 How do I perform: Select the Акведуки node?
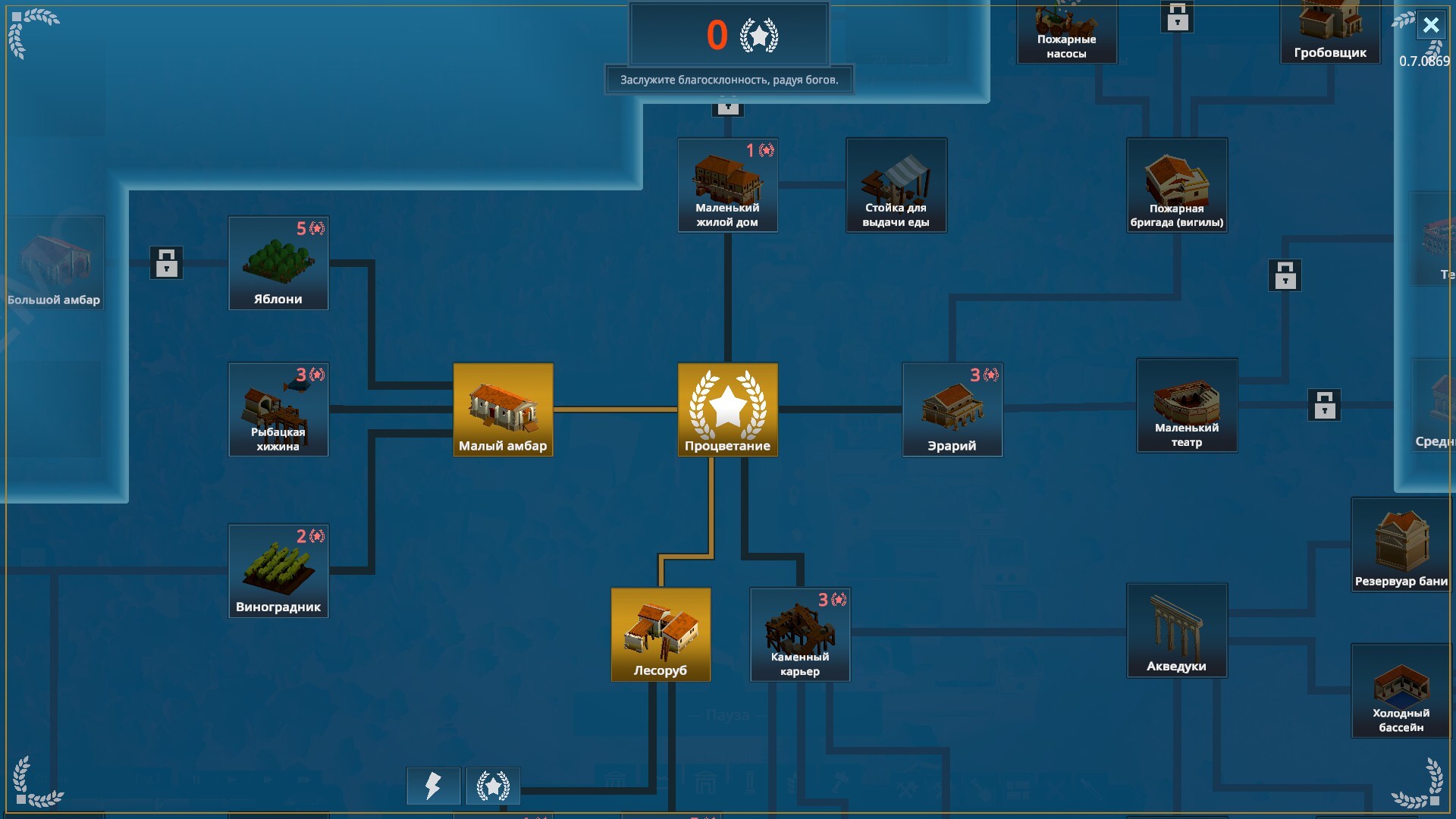(x=1176, y=630)
